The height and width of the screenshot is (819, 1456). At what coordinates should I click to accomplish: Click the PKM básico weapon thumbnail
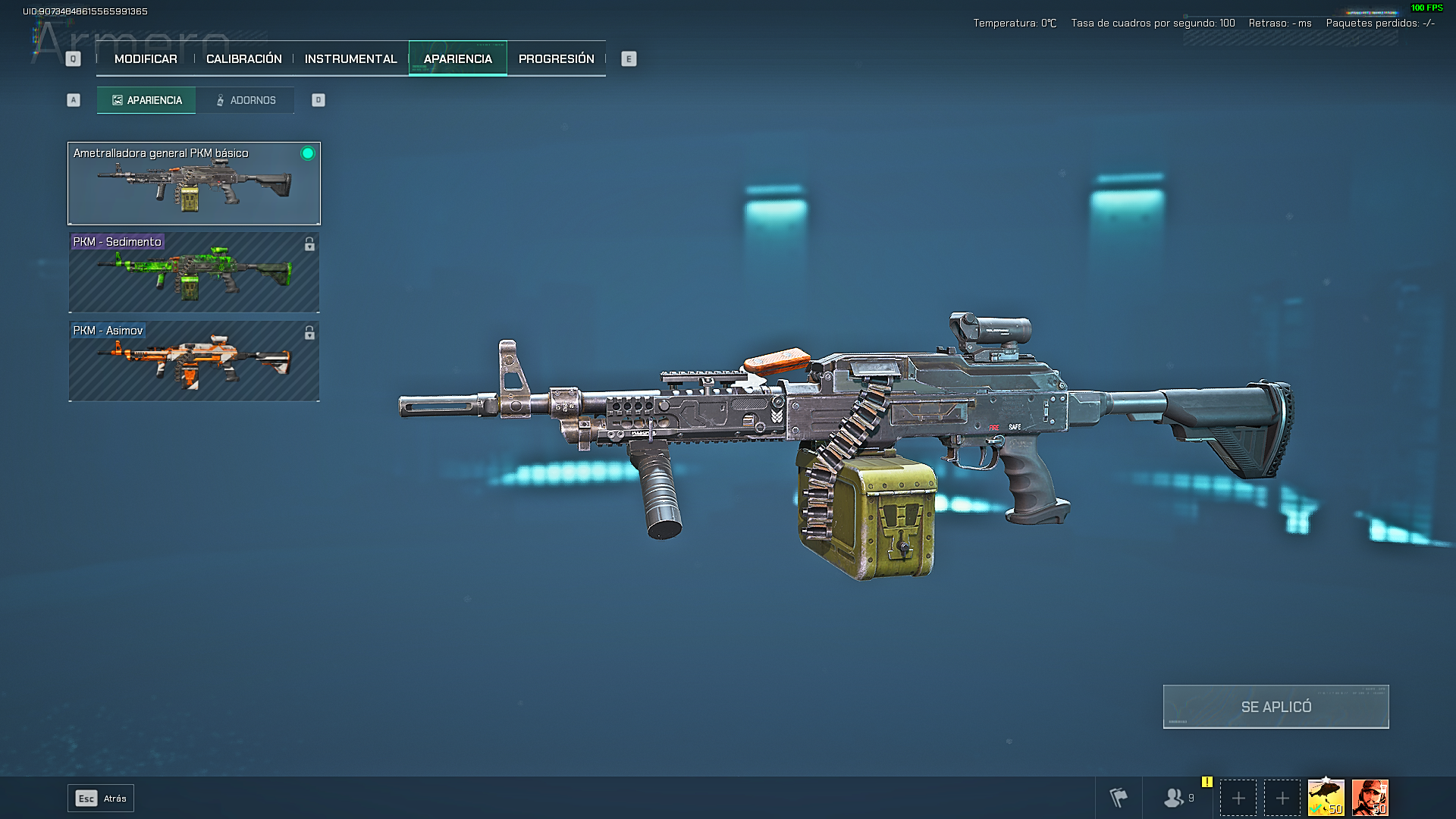(193, 186)
